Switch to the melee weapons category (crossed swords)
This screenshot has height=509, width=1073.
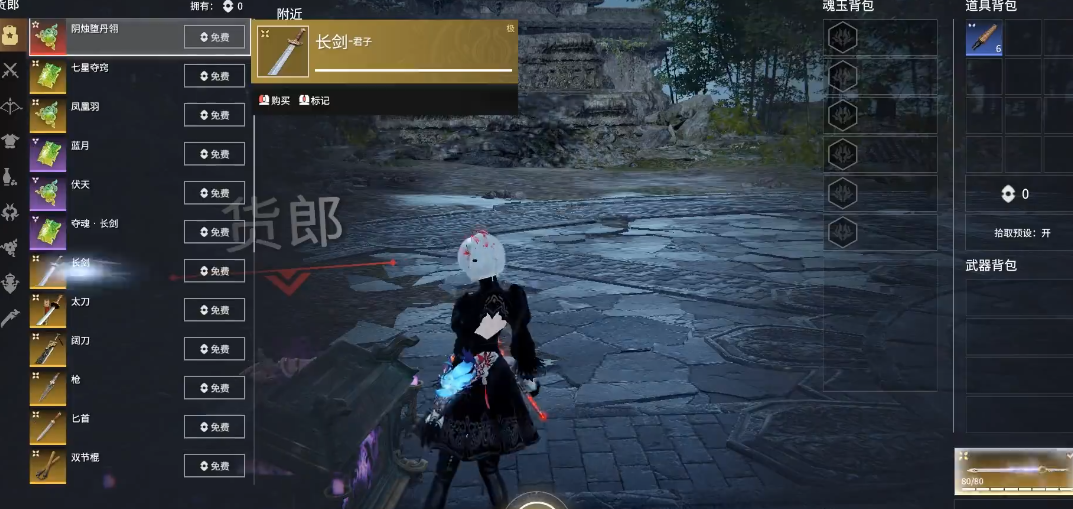pyautogui.click(x=11, y=70)
